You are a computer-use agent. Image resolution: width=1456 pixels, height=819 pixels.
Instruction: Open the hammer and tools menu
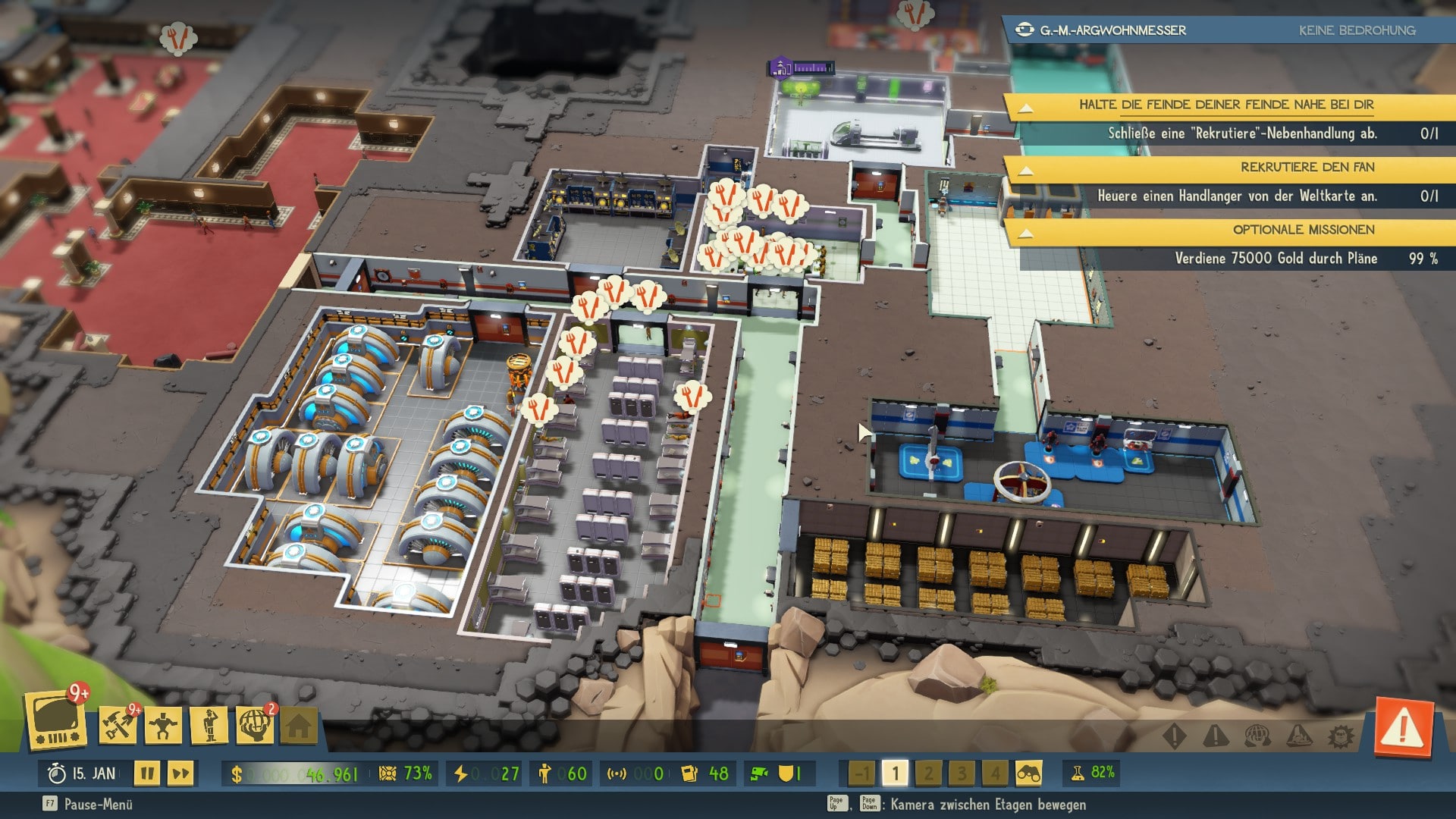118,724
